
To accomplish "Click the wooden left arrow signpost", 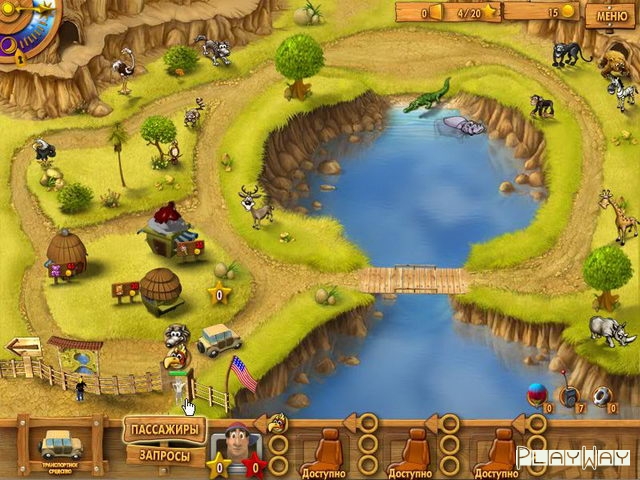I will click(x=24, y=346).
